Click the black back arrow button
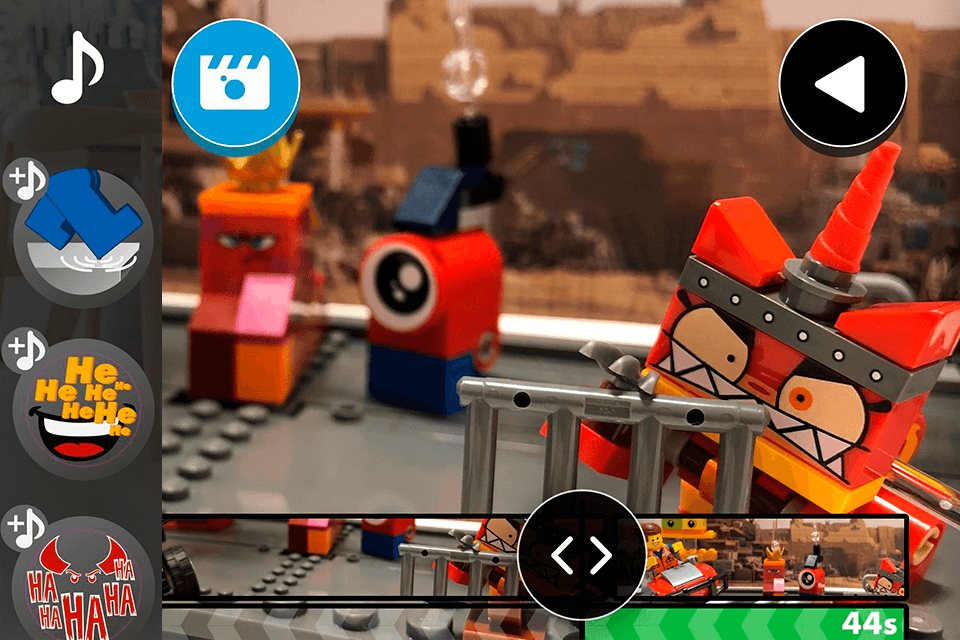Viewport: 960px width, 640px height. click(842, 86)
